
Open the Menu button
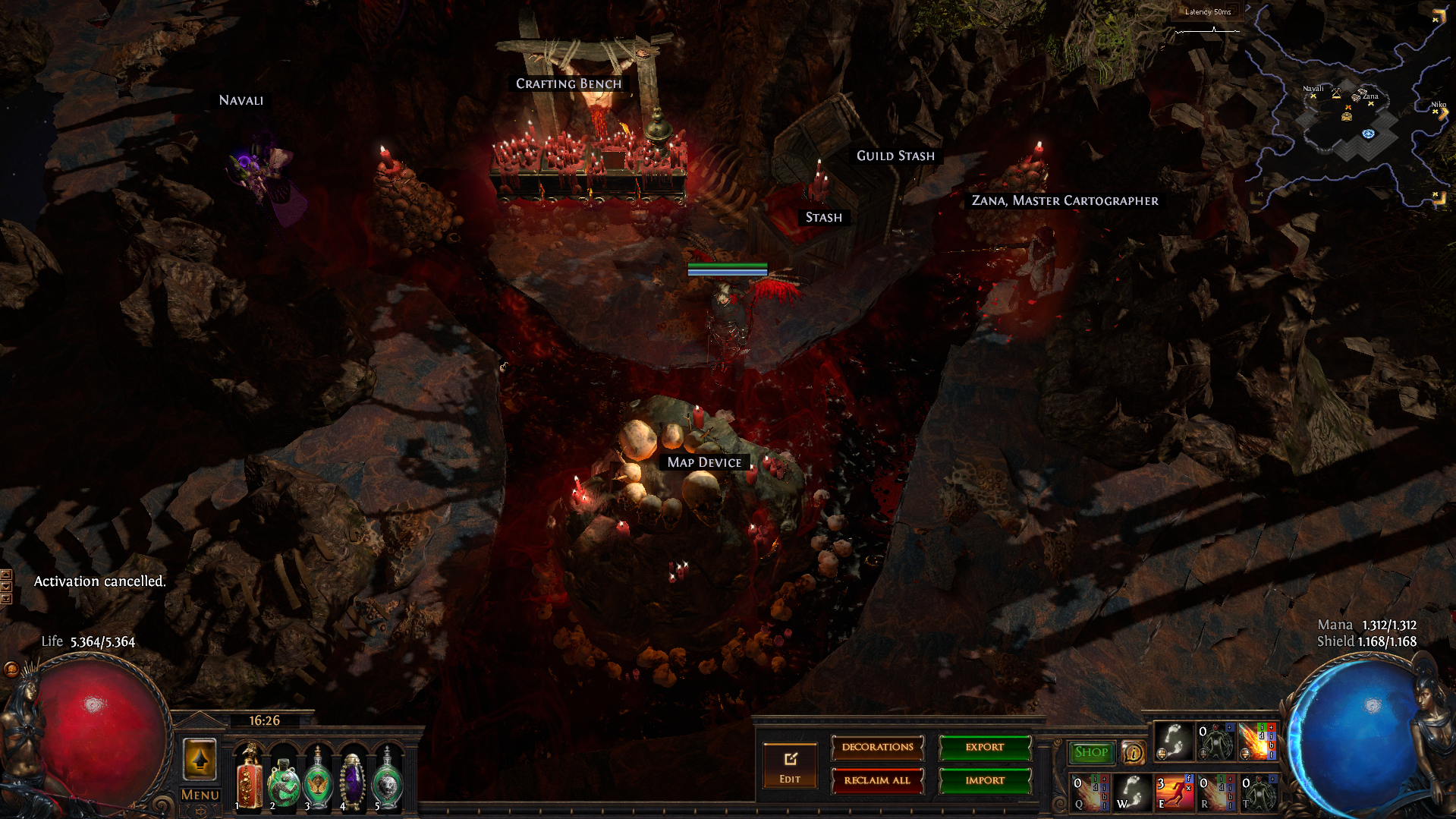pyautogui.click(x=200, y=795)
